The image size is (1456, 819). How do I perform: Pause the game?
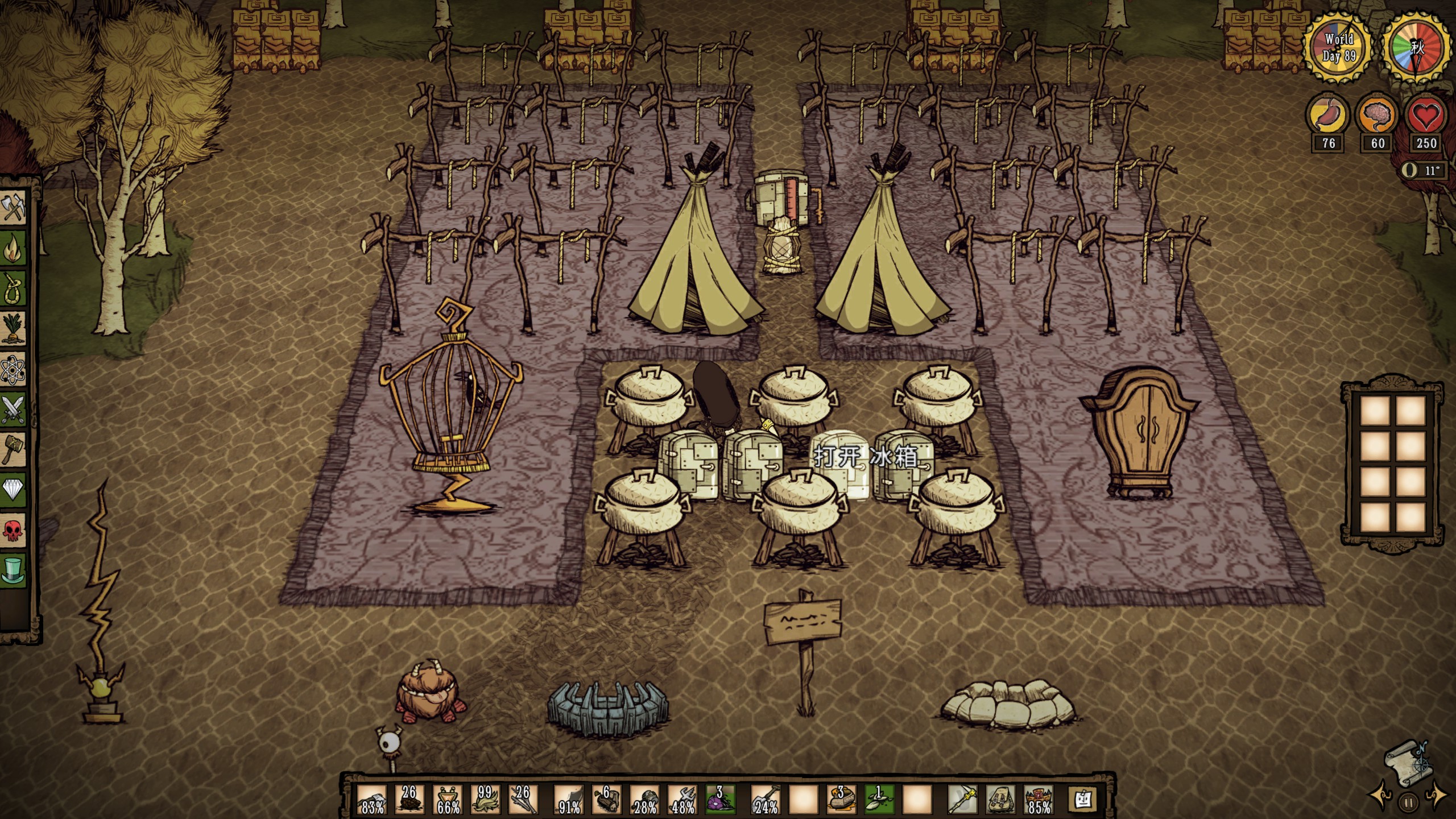(1409, 803)
